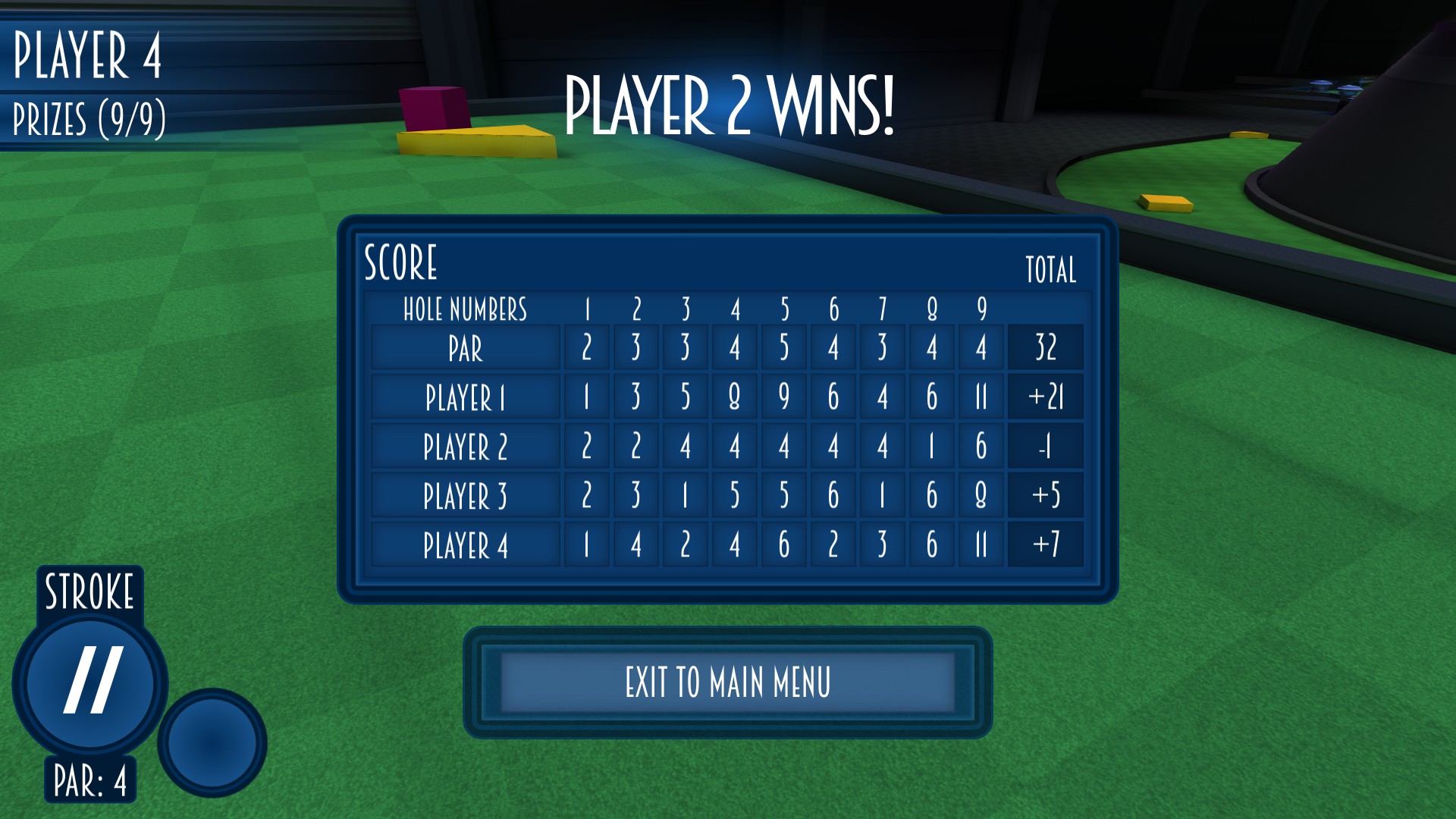Screen dimensions: 1456x819
Task: Click the HOLE NUMBERS label
Action: (x=465, y=309)
